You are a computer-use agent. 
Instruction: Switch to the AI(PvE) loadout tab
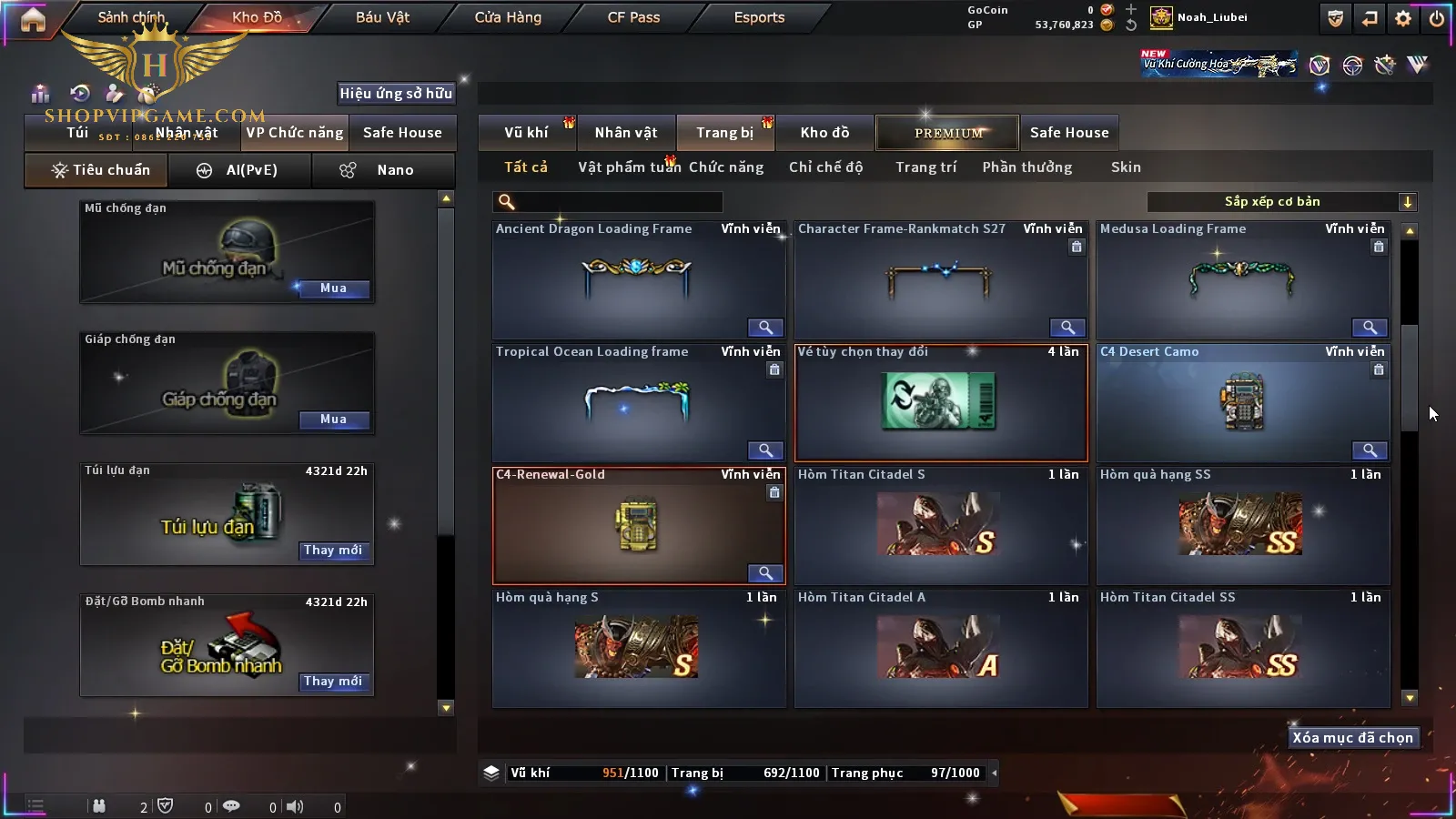pyautogui.click(x=240, y=170)
